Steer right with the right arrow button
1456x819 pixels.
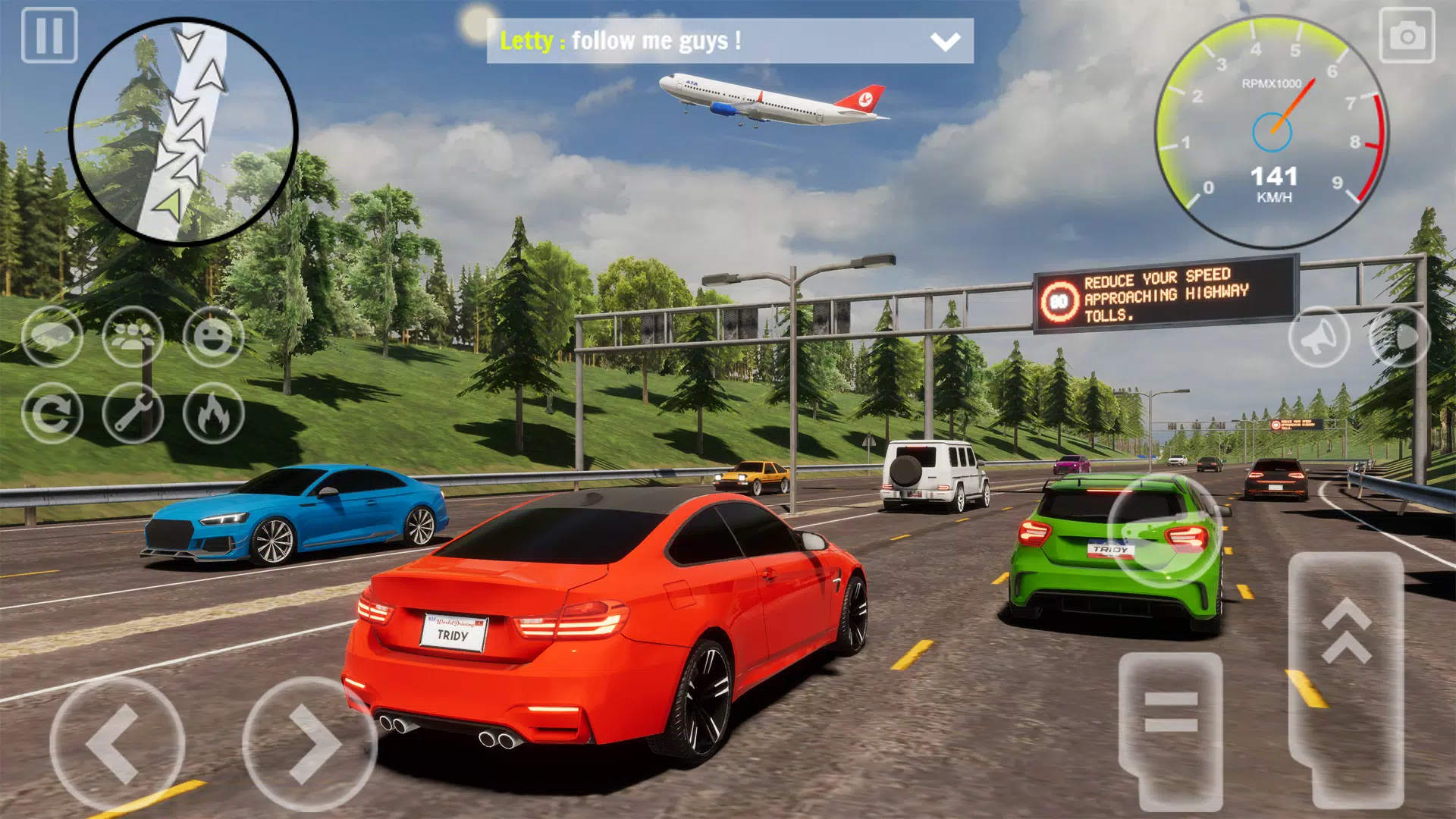(x=309, y=744)
